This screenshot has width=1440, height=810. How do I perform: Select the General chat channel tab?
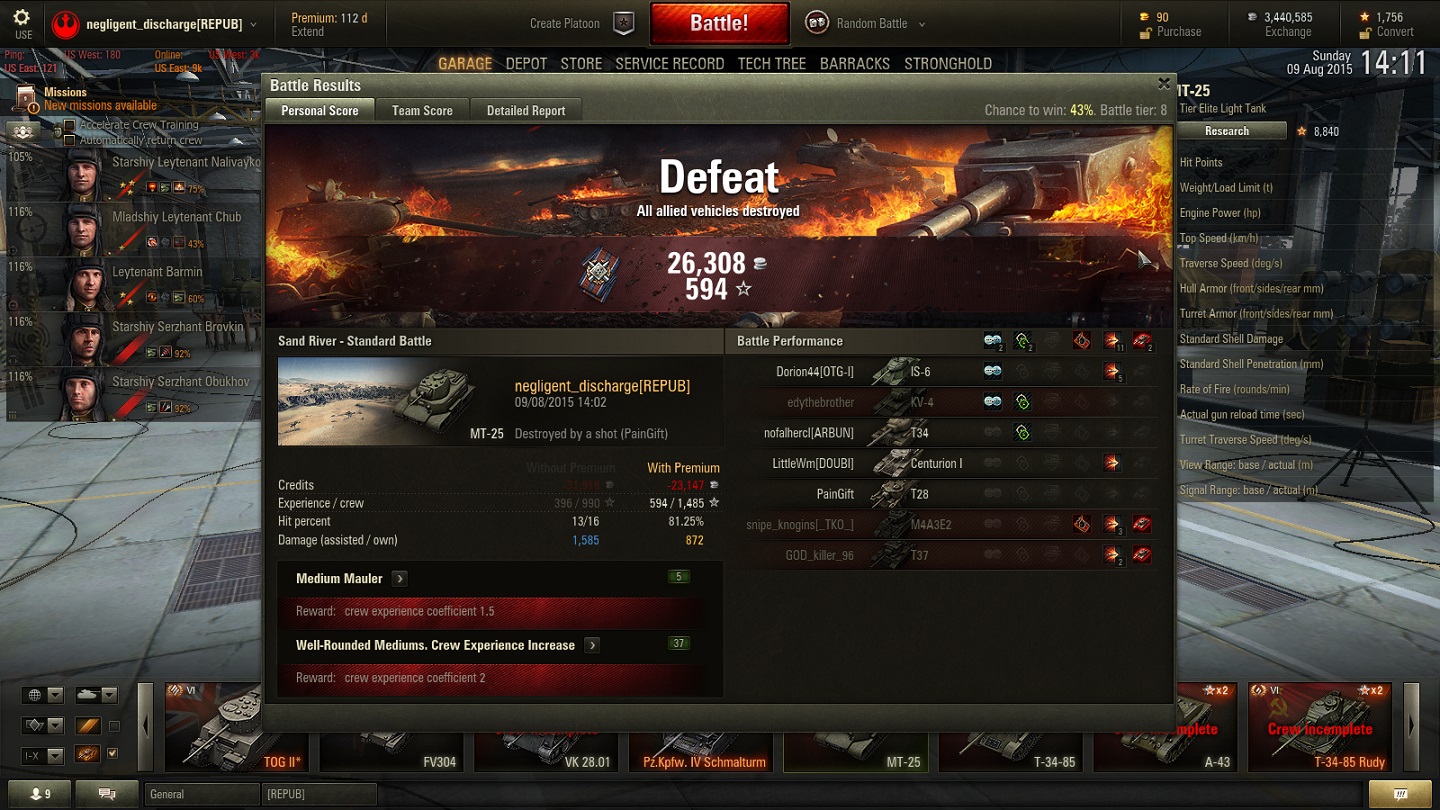200,794
